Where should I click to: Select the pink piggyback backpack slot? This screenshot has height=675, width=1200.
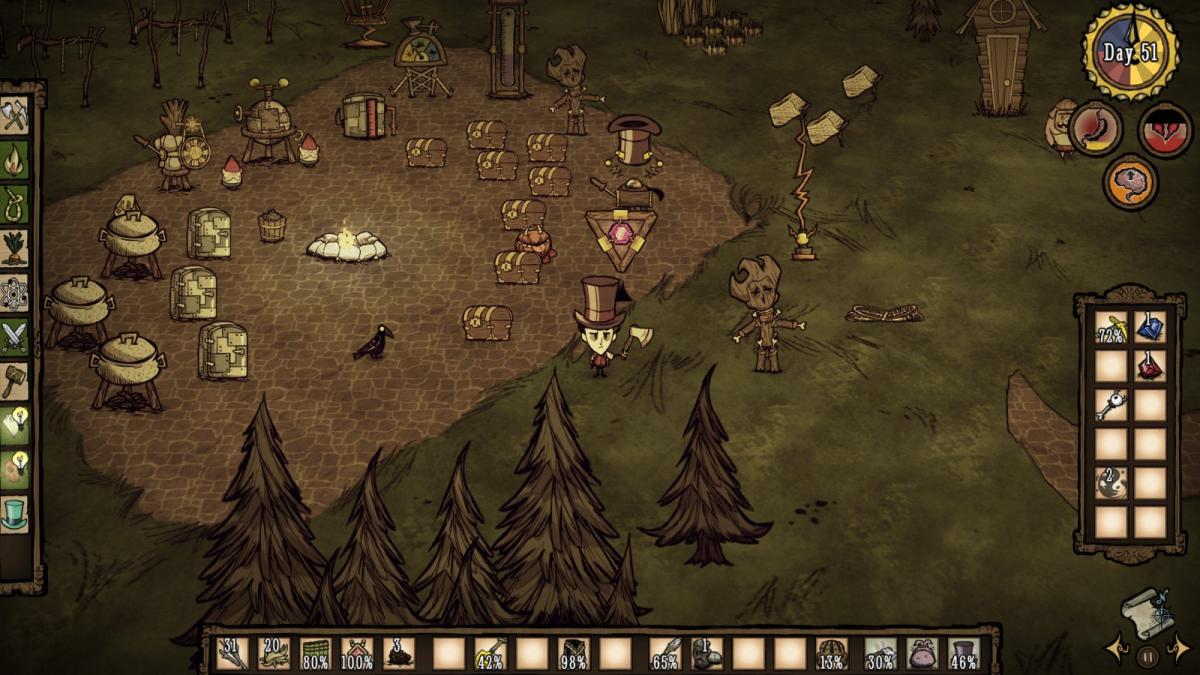pyautogui.click(x=922, y=653)
